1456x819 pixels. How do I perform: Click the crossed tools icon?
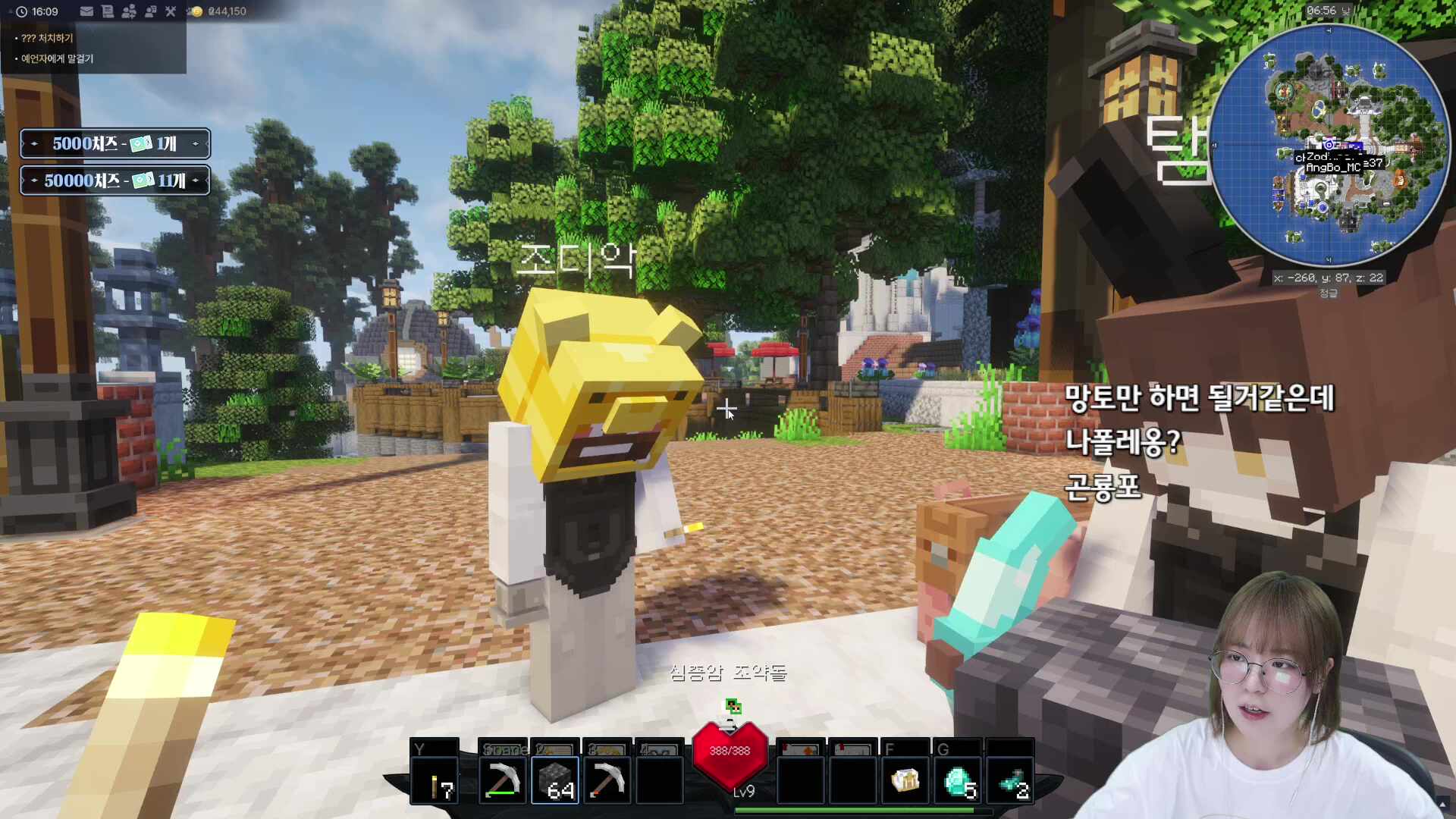pos(171,11)
